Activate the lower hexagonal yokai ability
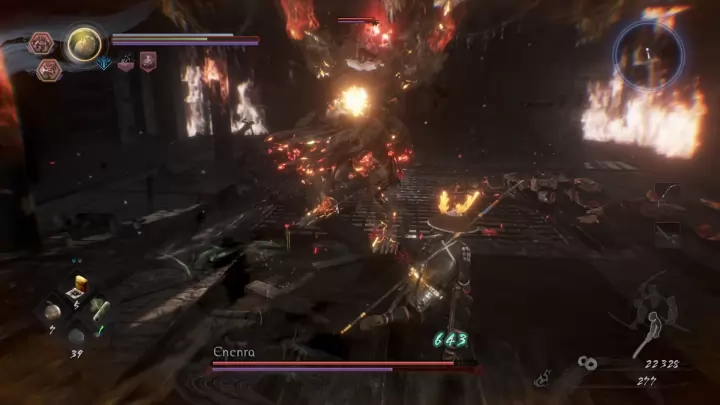Screen dimensions: 720x405 coord(49,69)
